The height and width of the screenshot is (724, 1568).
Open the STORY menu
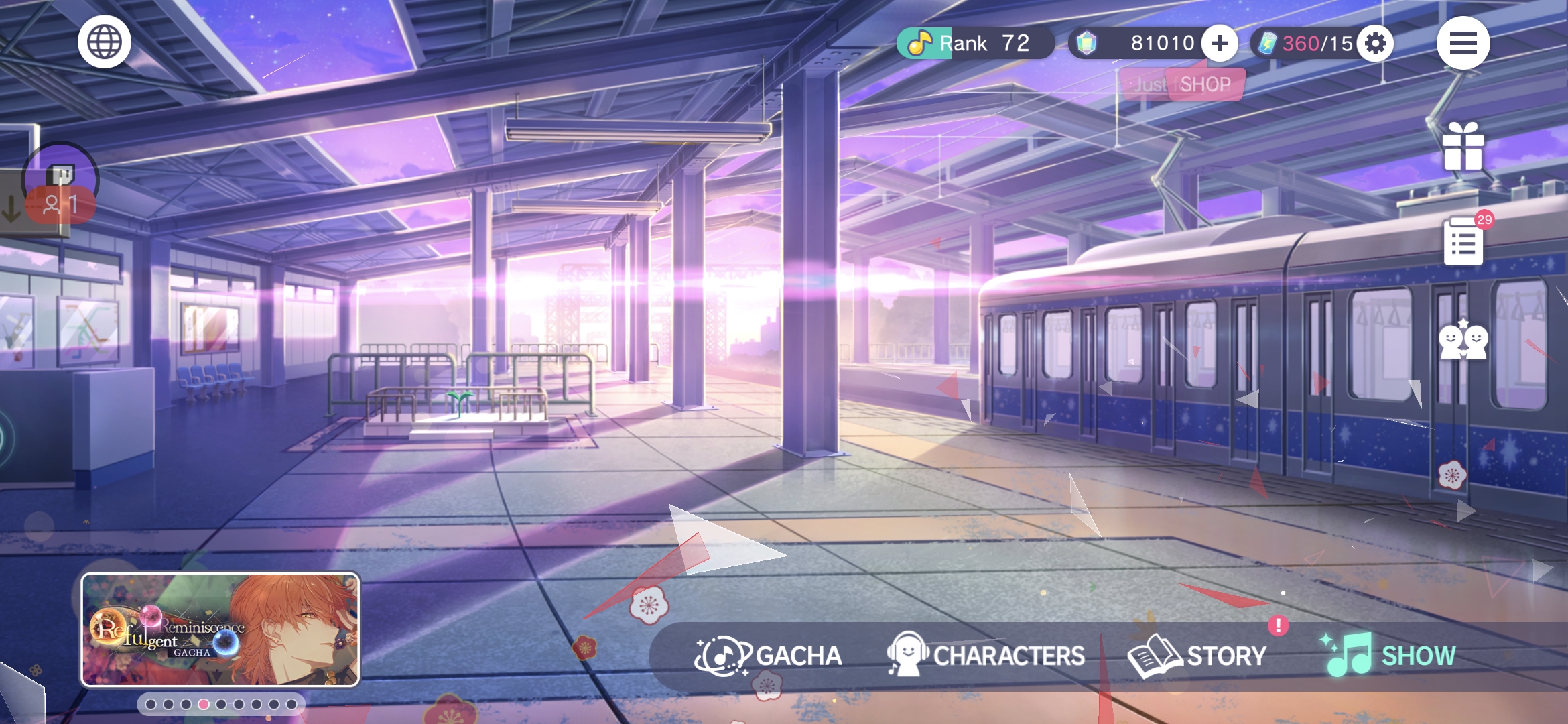pos(1198,655)
